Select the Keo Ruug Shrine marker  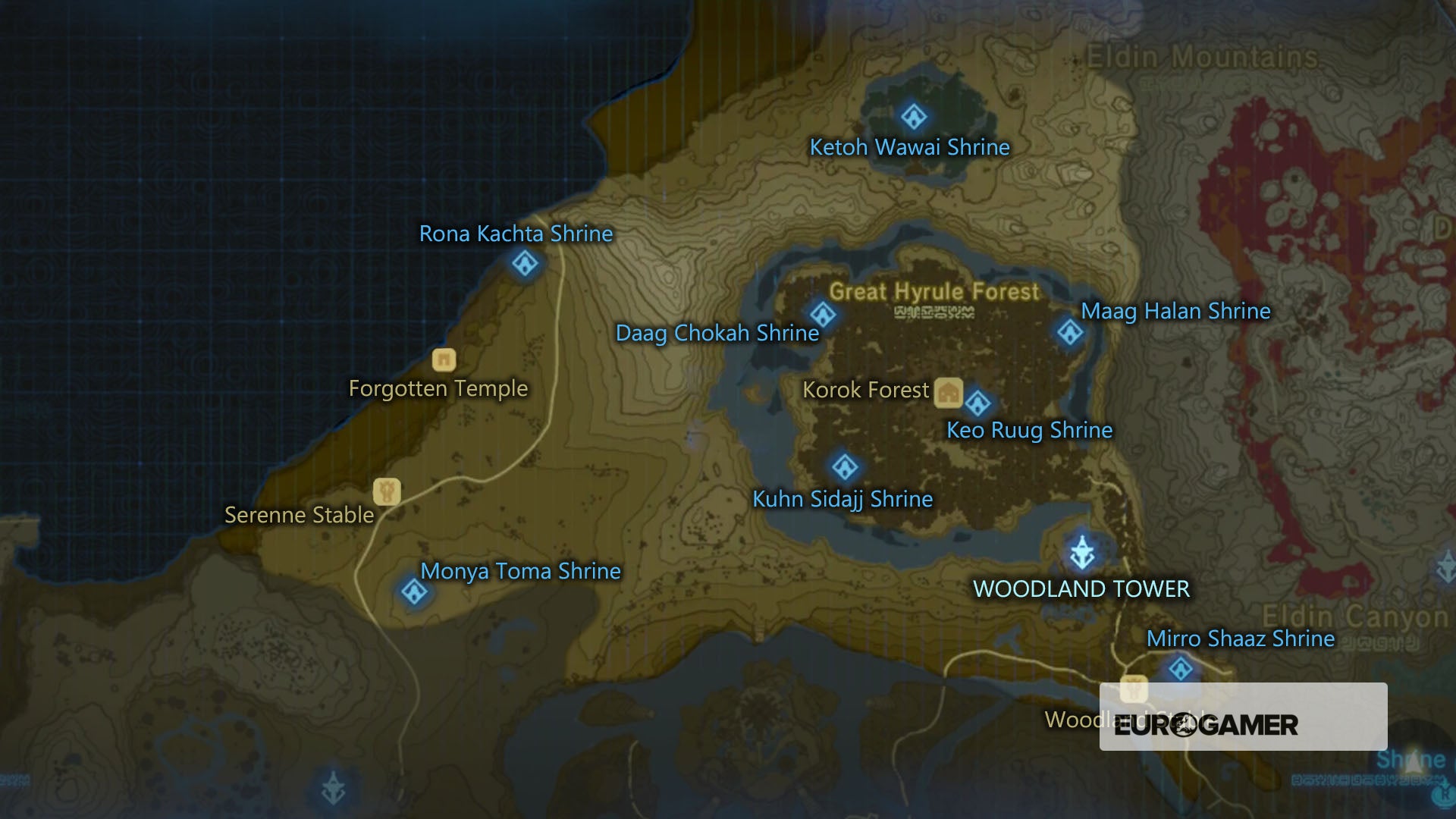point(978,402)
